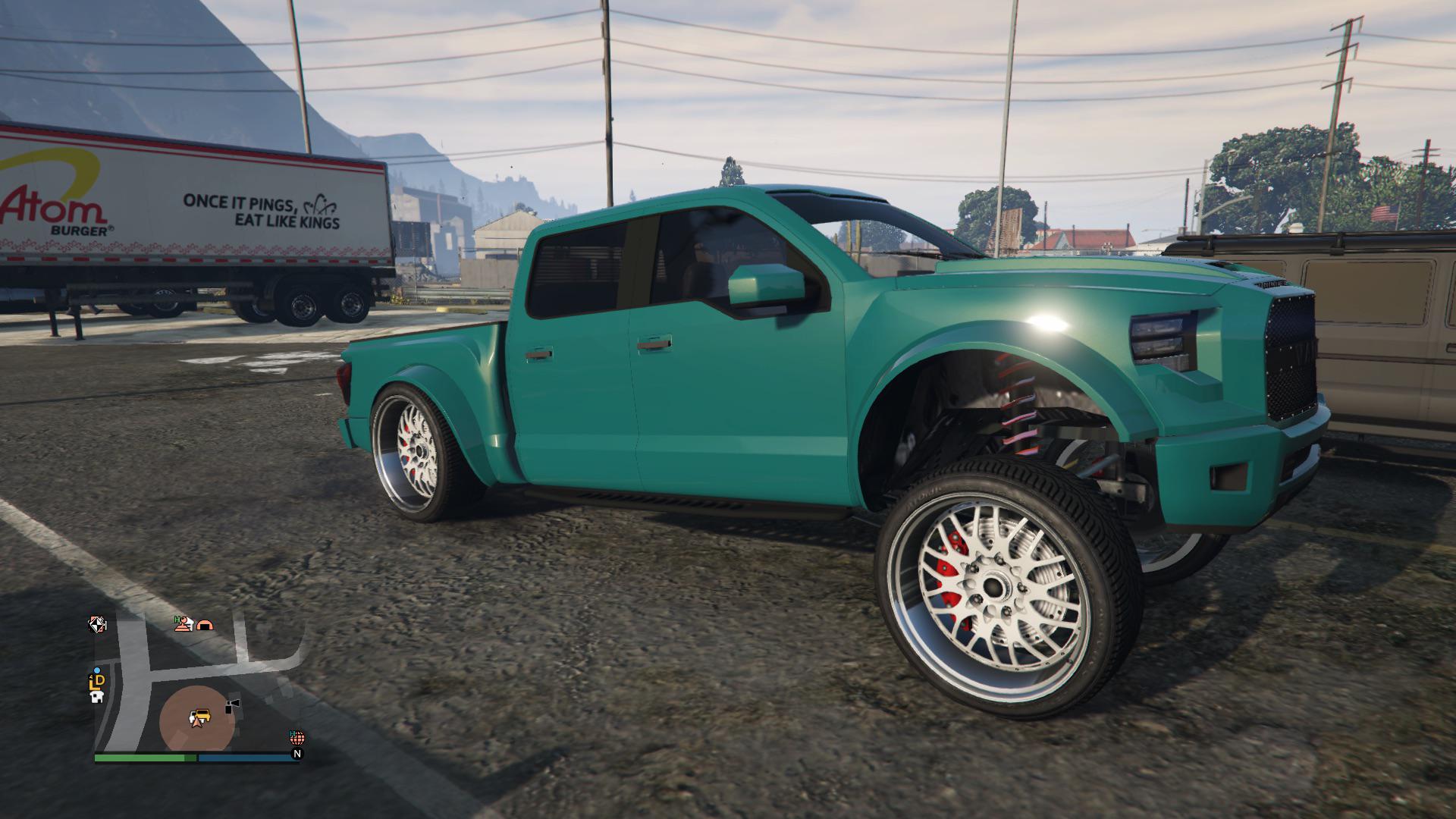Click the orange joystick marker on the minimap

(181, 624)
